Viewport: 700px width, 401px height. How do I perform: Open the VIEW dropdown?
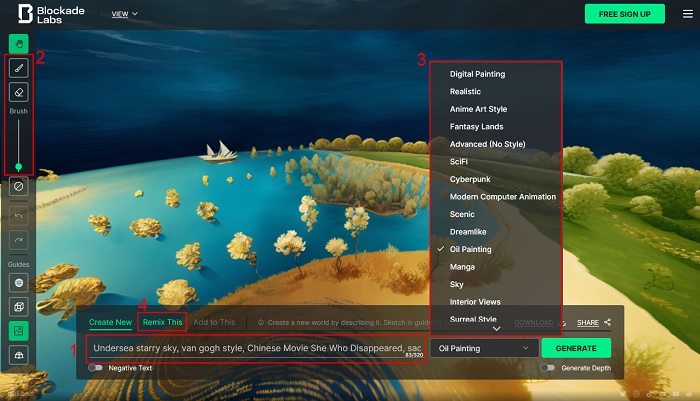pyautogui.click(x=124, y=14)
